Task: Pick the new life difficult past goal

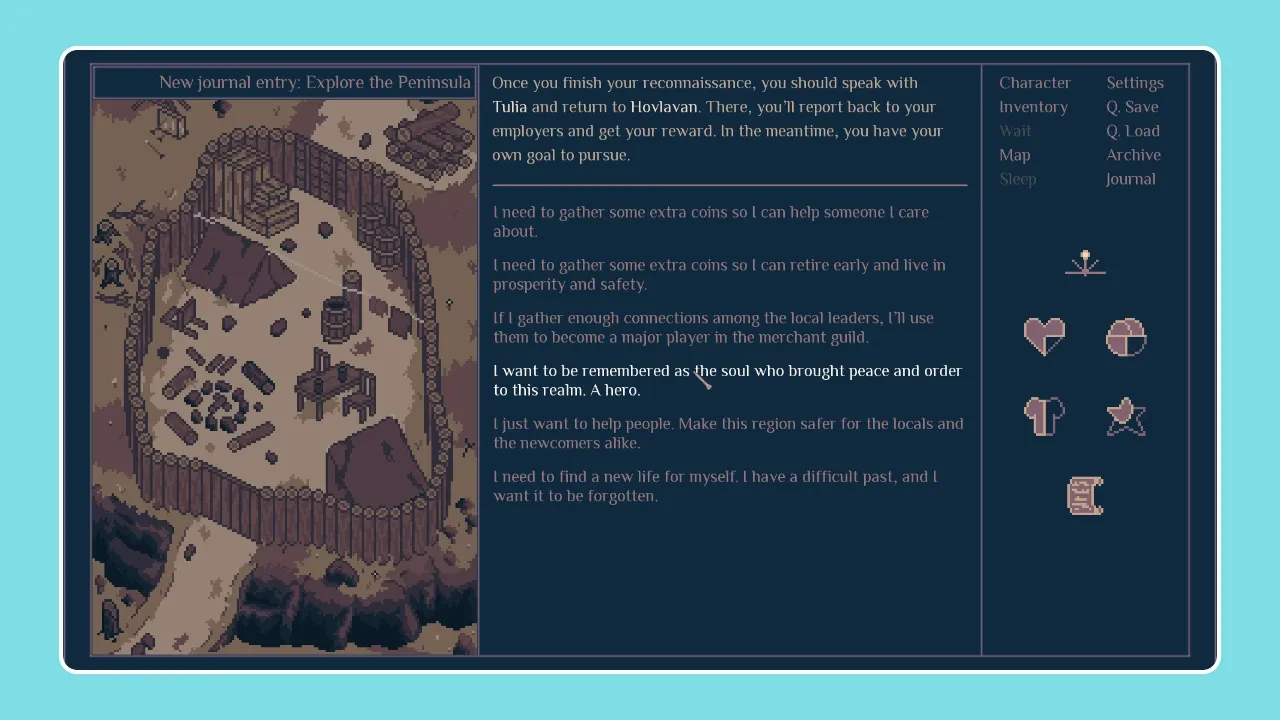Action: pos(715,486)
